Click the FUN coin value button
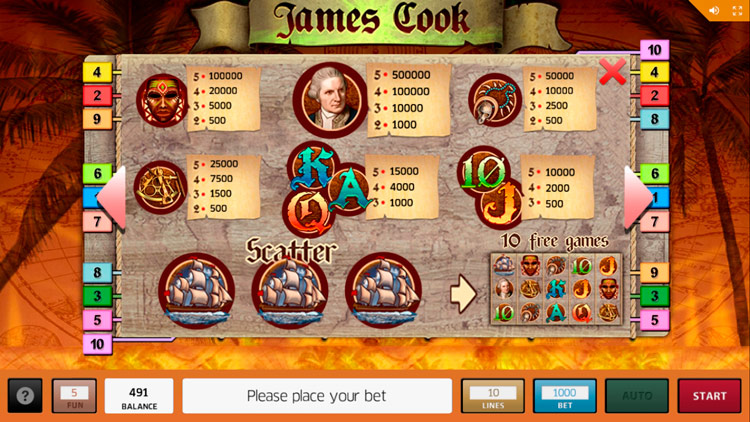The height and width of the screenshot is (422, 750). (x=74, y=396)
